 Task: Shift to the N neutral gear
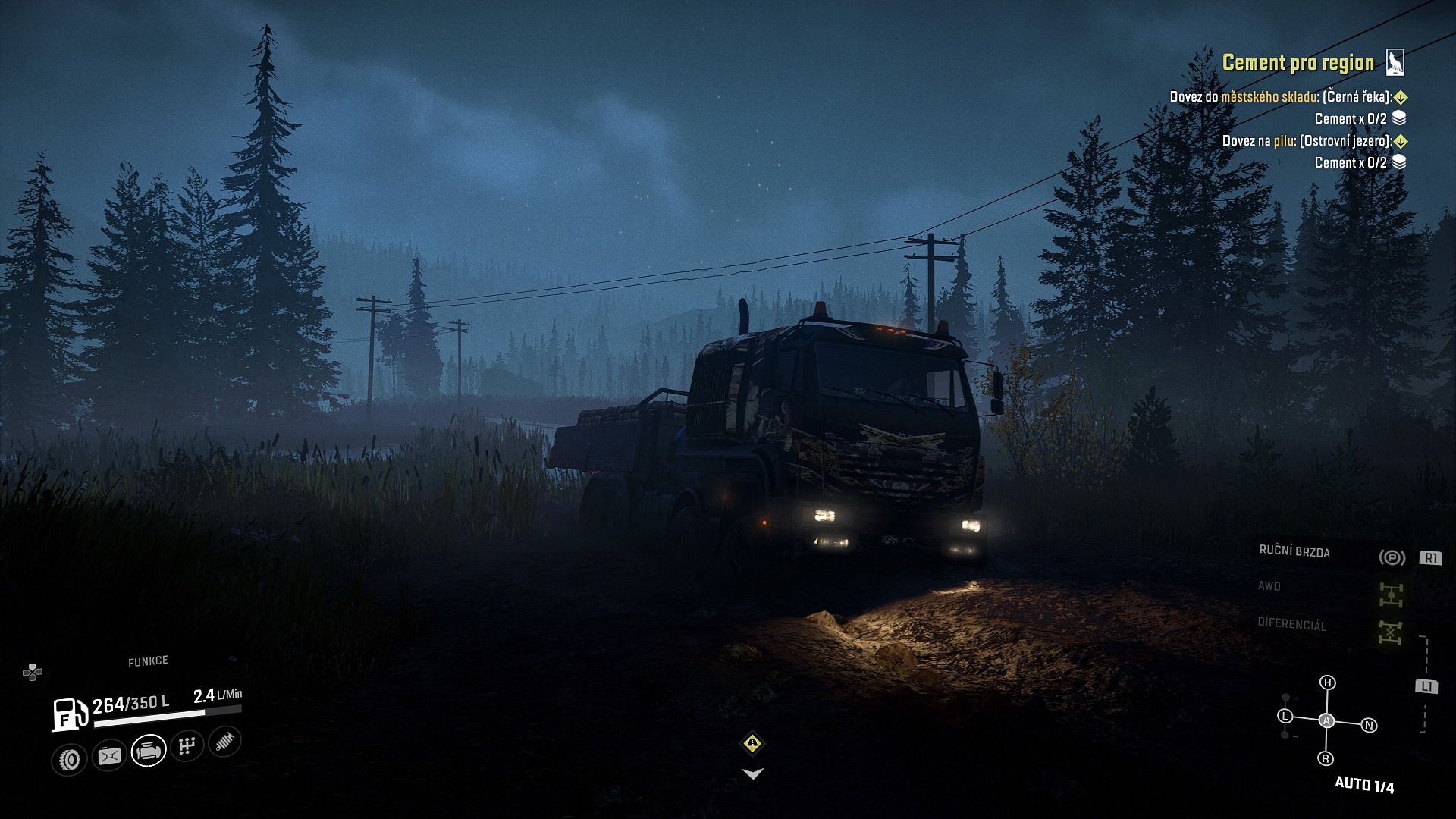coord(1369,725)
